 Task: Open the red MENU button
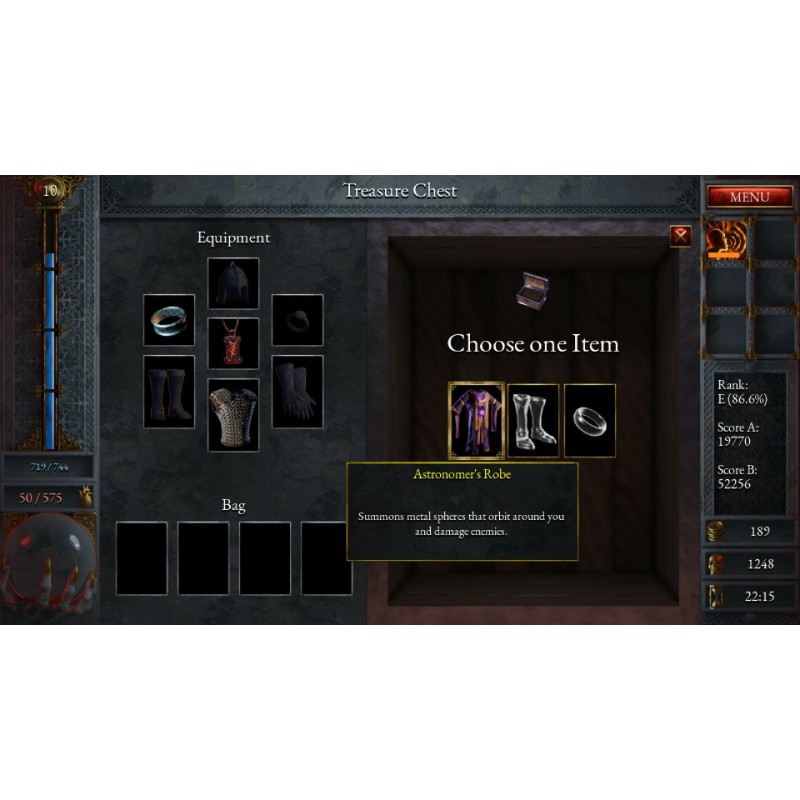click(749, 197)
